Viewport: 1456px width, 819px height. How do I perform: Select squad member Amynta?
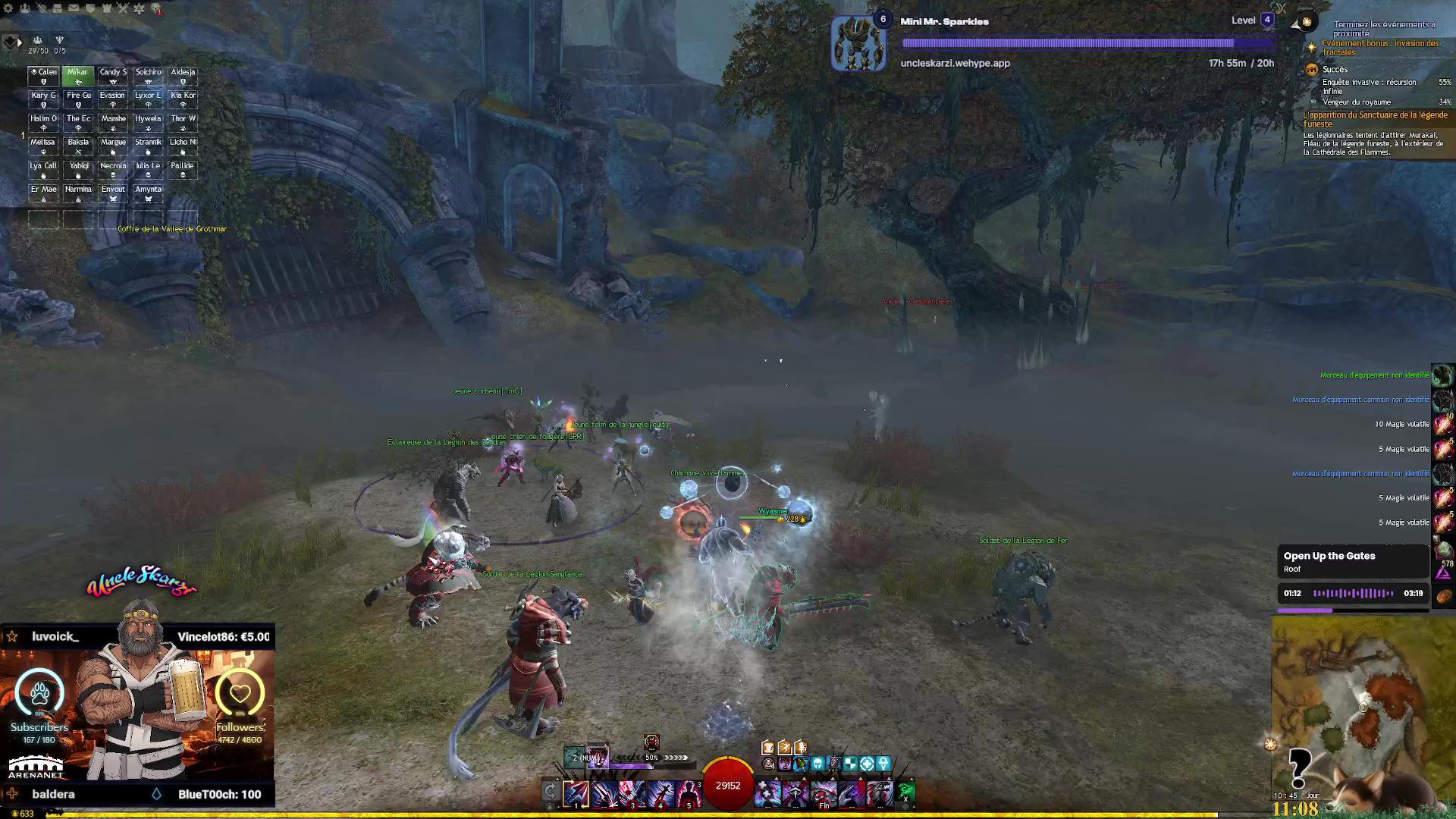click(x=148, y=193)
